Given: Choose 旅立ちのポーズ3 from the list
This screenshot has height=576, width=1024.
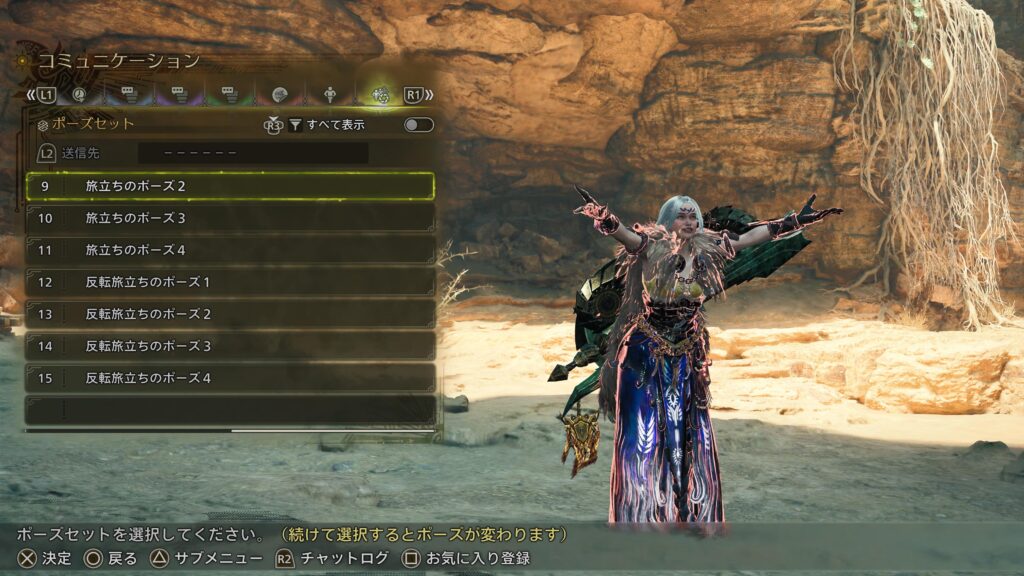Looking at the screenshot, I should coord(230,218).
